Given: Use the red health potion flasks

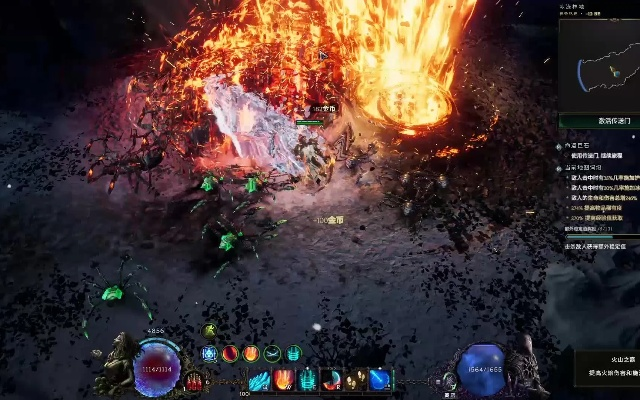Looking at the screenshot, I should pyautogui.click(x=194, y=380).
